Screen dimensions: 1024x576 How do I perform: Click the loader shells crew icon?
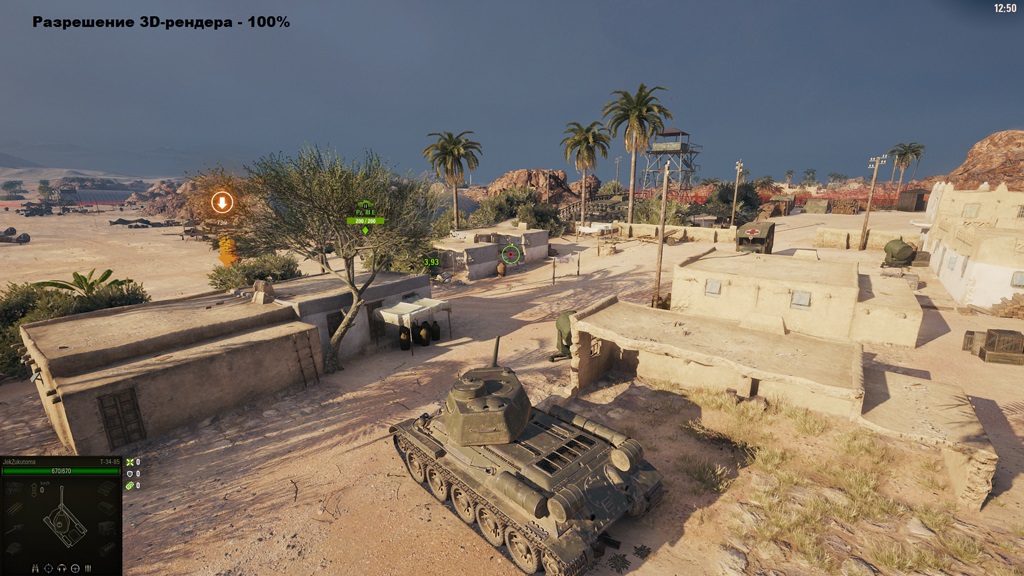(87, 568)
